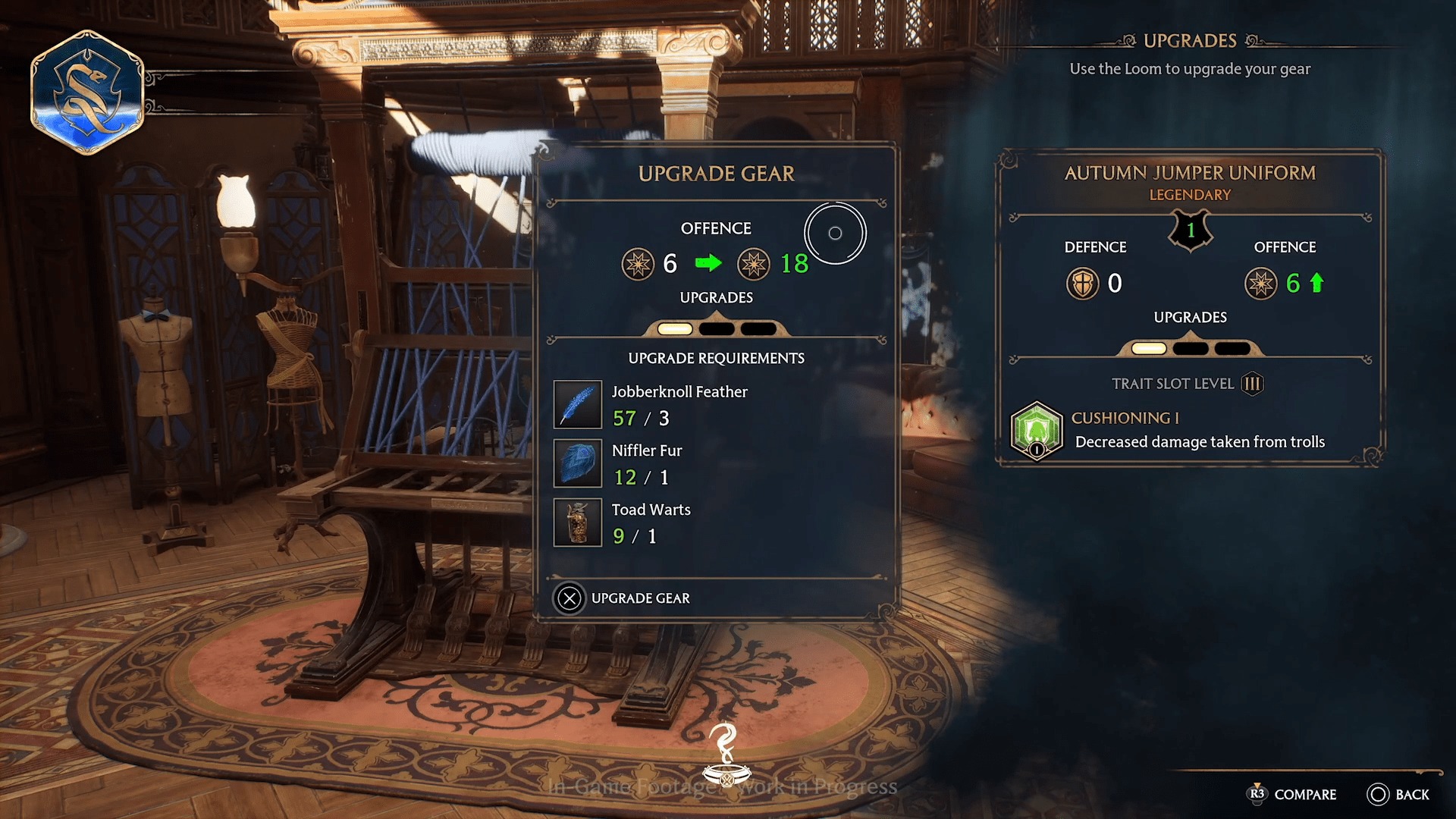Click the Toad Warts jar icon
The width and height of the screenshot is (1456, 819).
coord(578,522)
